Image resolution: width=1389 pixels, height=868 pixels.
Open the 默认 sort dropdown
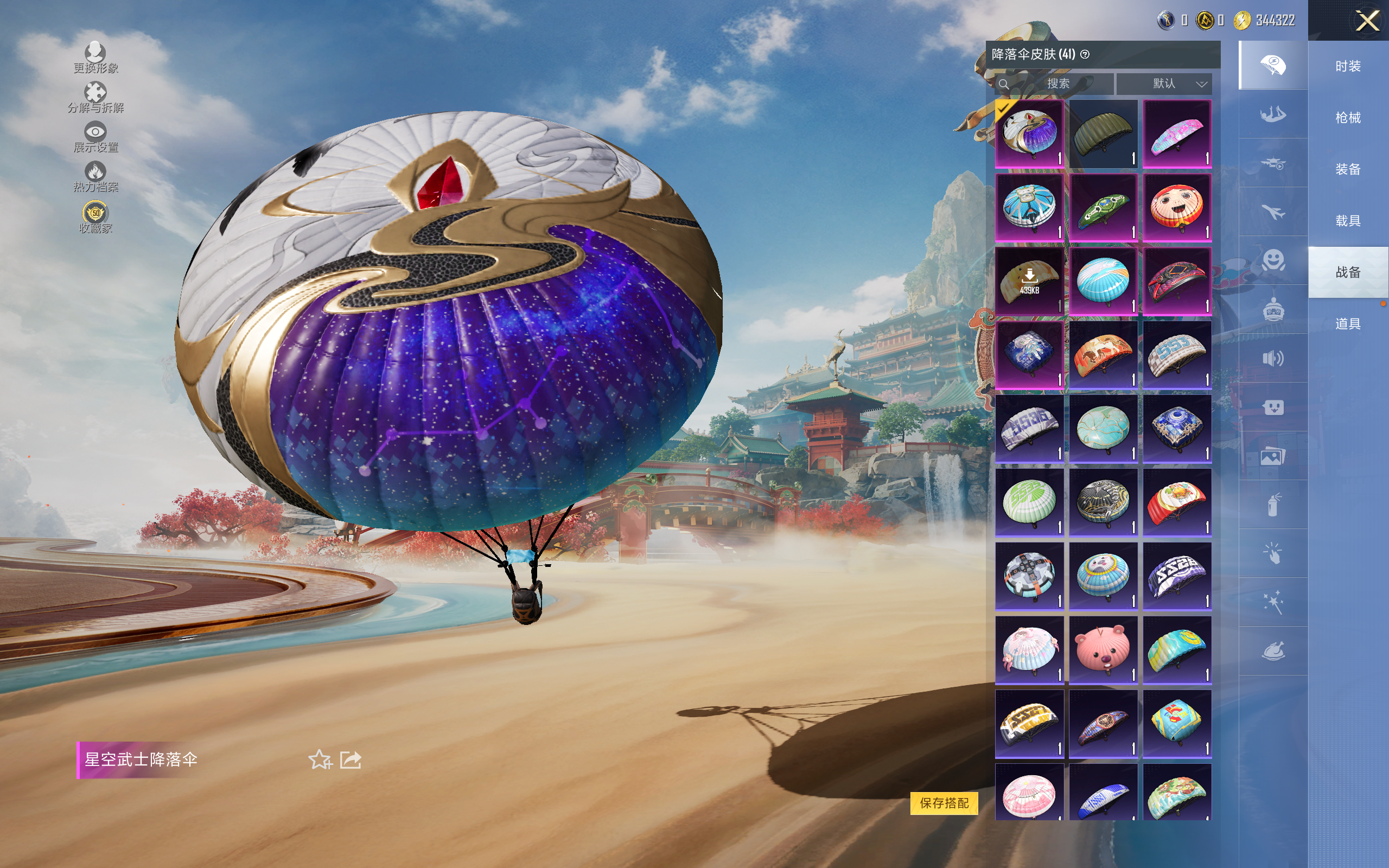click(1164, 84)
